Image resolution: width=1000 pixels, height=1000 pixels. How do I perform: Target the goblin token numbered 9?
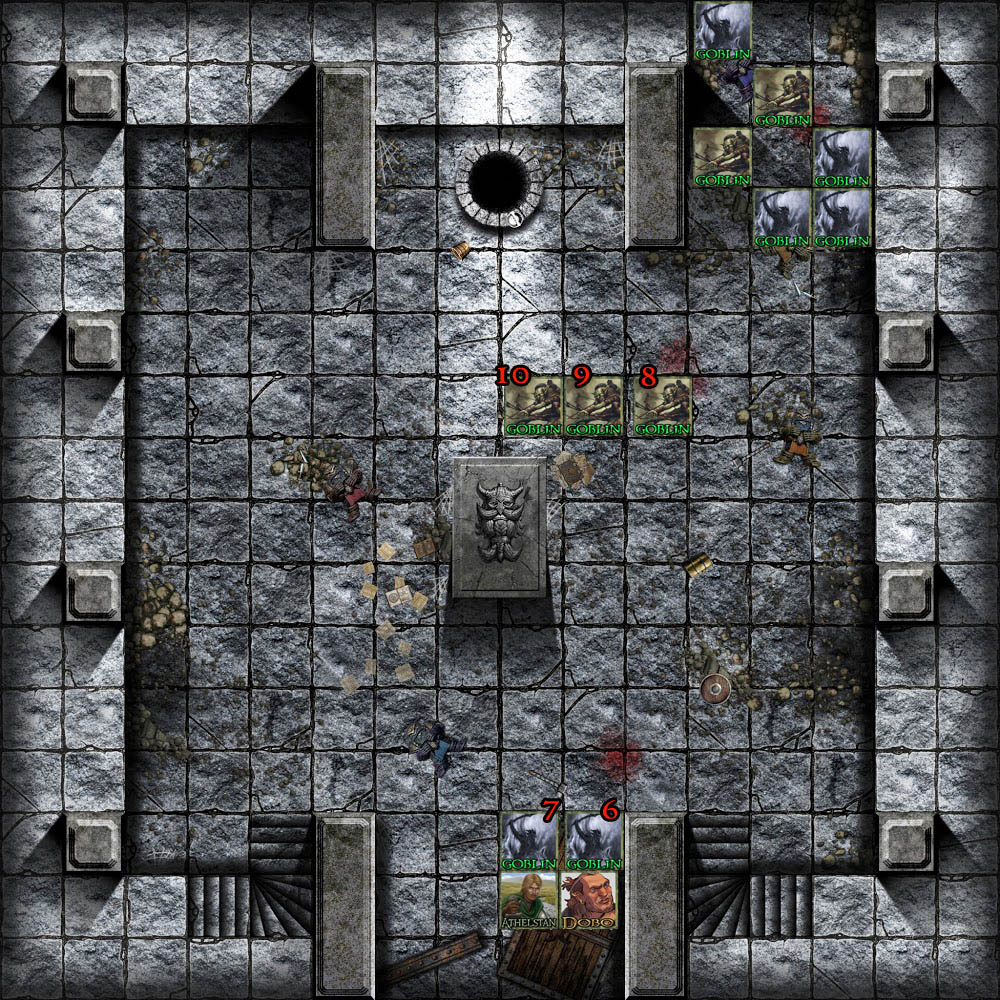594,406
